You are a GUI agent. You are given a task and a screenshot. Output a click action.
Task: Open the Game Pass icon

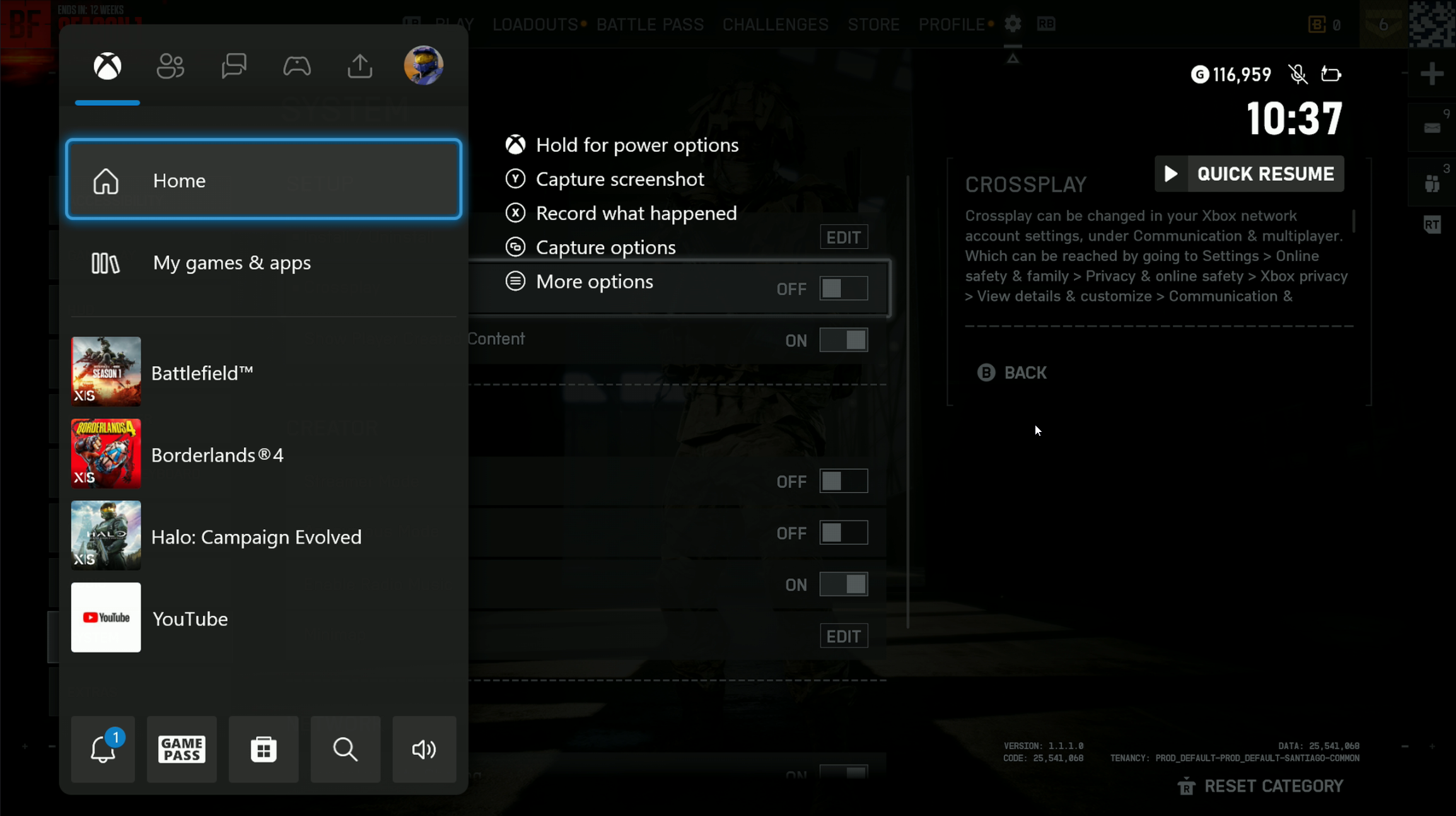point(182,749)
